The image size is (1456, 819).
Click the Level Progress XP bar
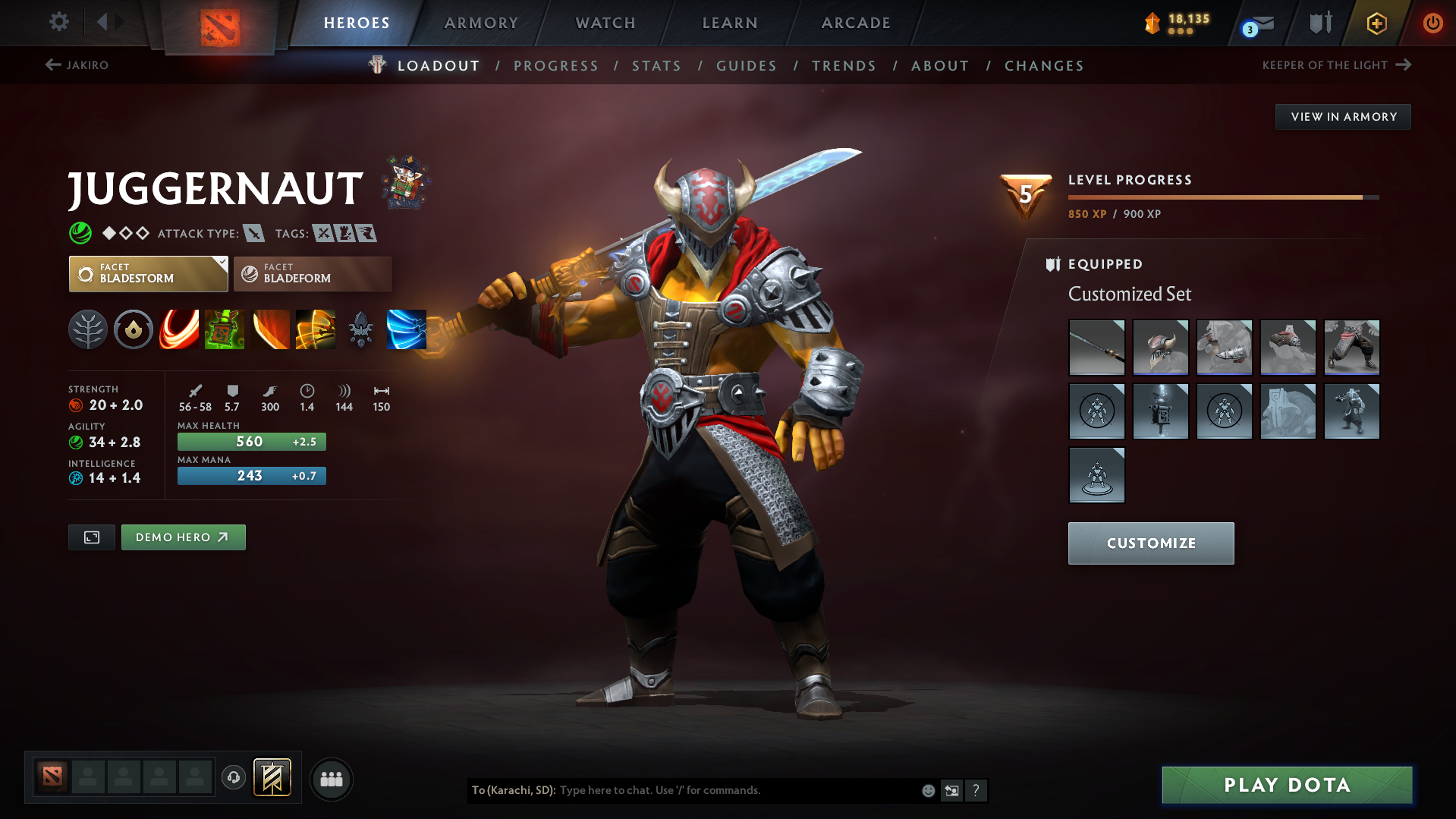[1222, 197]
